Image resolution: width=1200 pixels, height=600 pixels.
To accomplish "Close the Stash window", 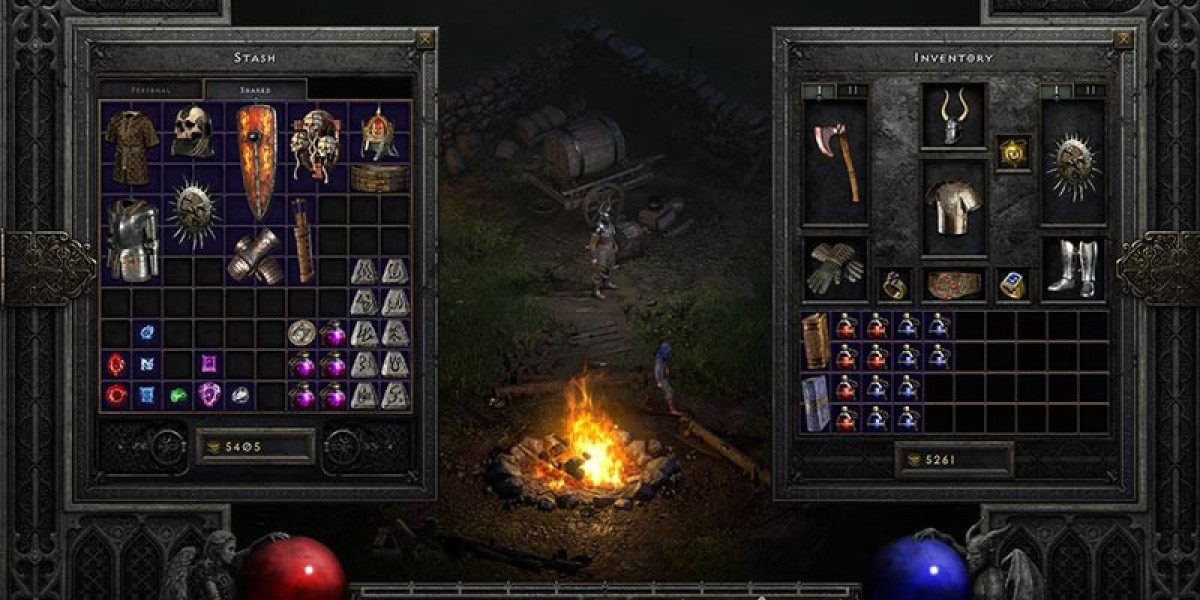I will click(x=425, y=40).
